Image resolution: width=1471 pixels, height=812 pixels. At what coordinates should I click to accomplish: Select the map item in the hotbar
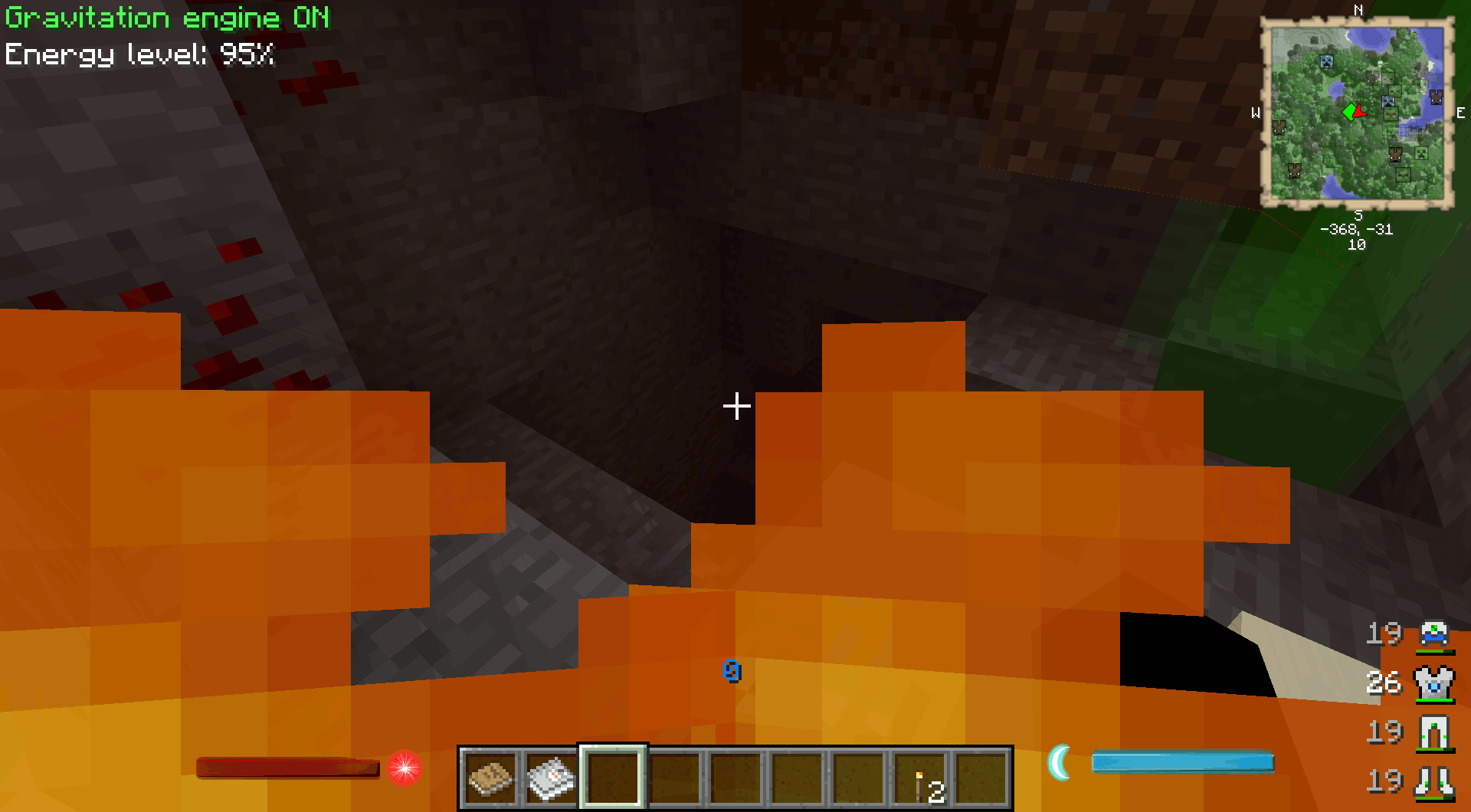tap(550, 778)
